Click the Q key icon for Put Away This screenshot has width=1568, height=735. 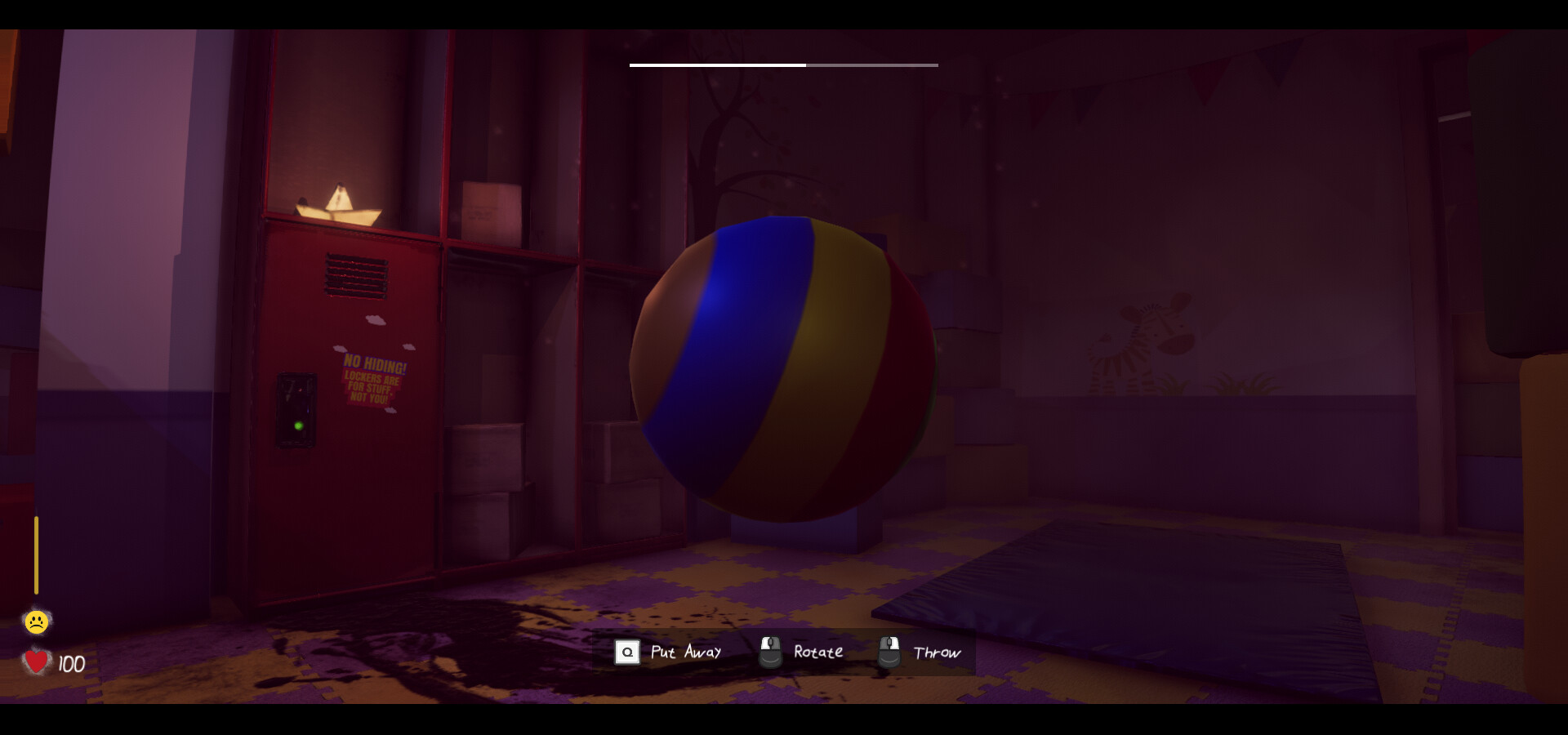626,652
